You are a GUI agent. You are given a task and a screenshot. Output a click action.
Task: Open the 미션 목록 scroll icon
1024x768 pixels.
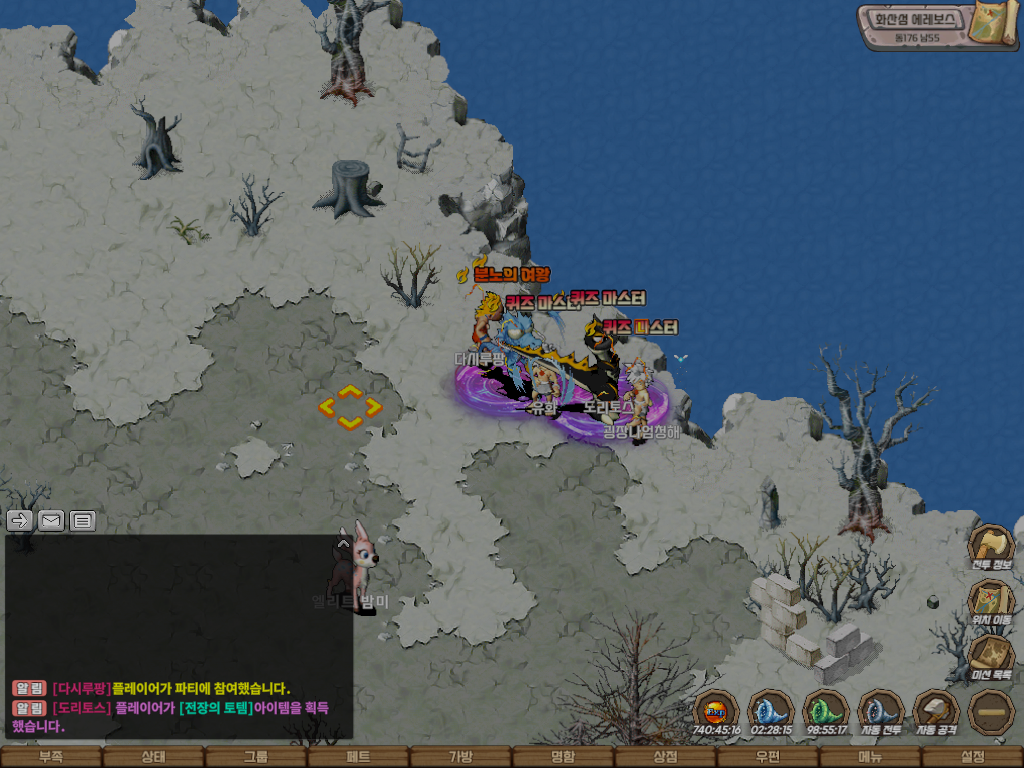click(x=991, y=655)
